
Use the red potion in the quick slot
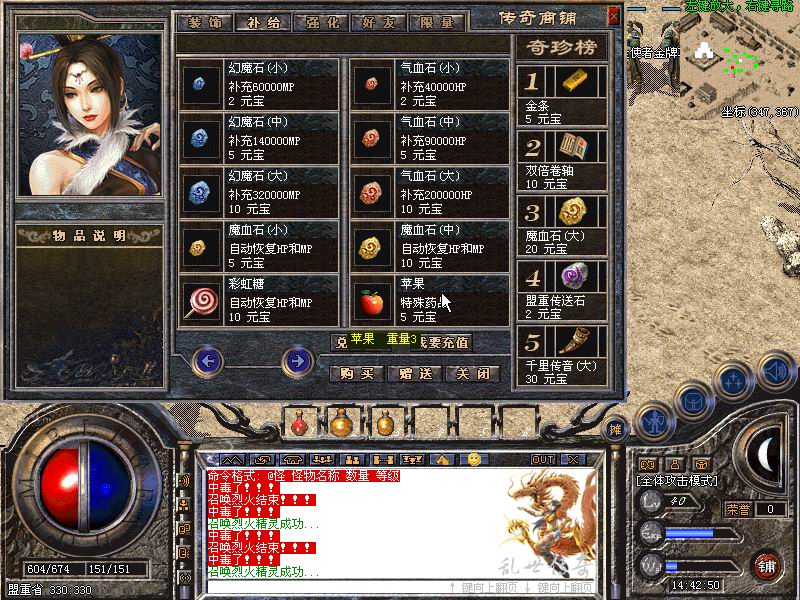[299, 422]
